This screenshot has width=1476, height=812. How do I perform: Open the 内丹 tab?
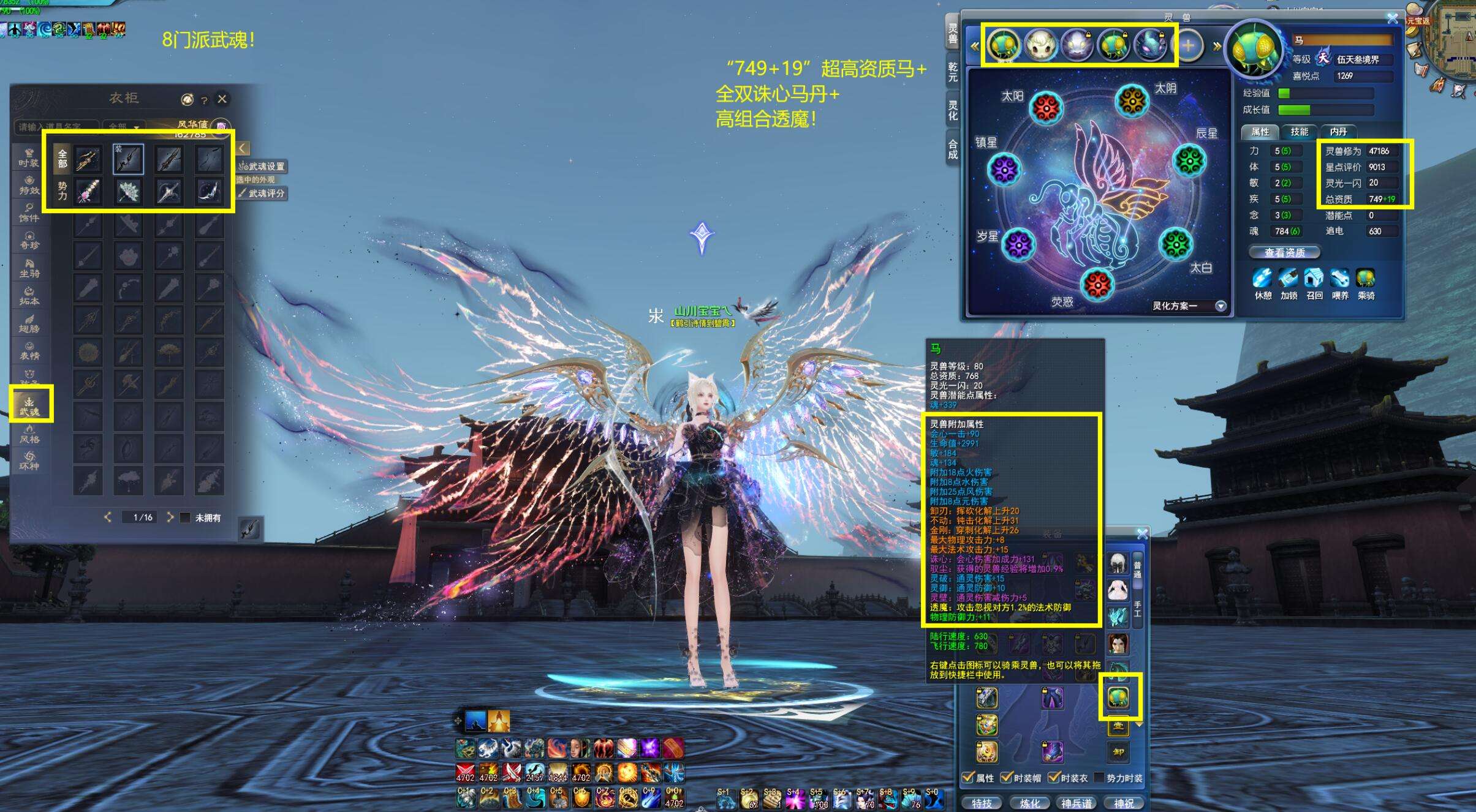coord(1338,132)
